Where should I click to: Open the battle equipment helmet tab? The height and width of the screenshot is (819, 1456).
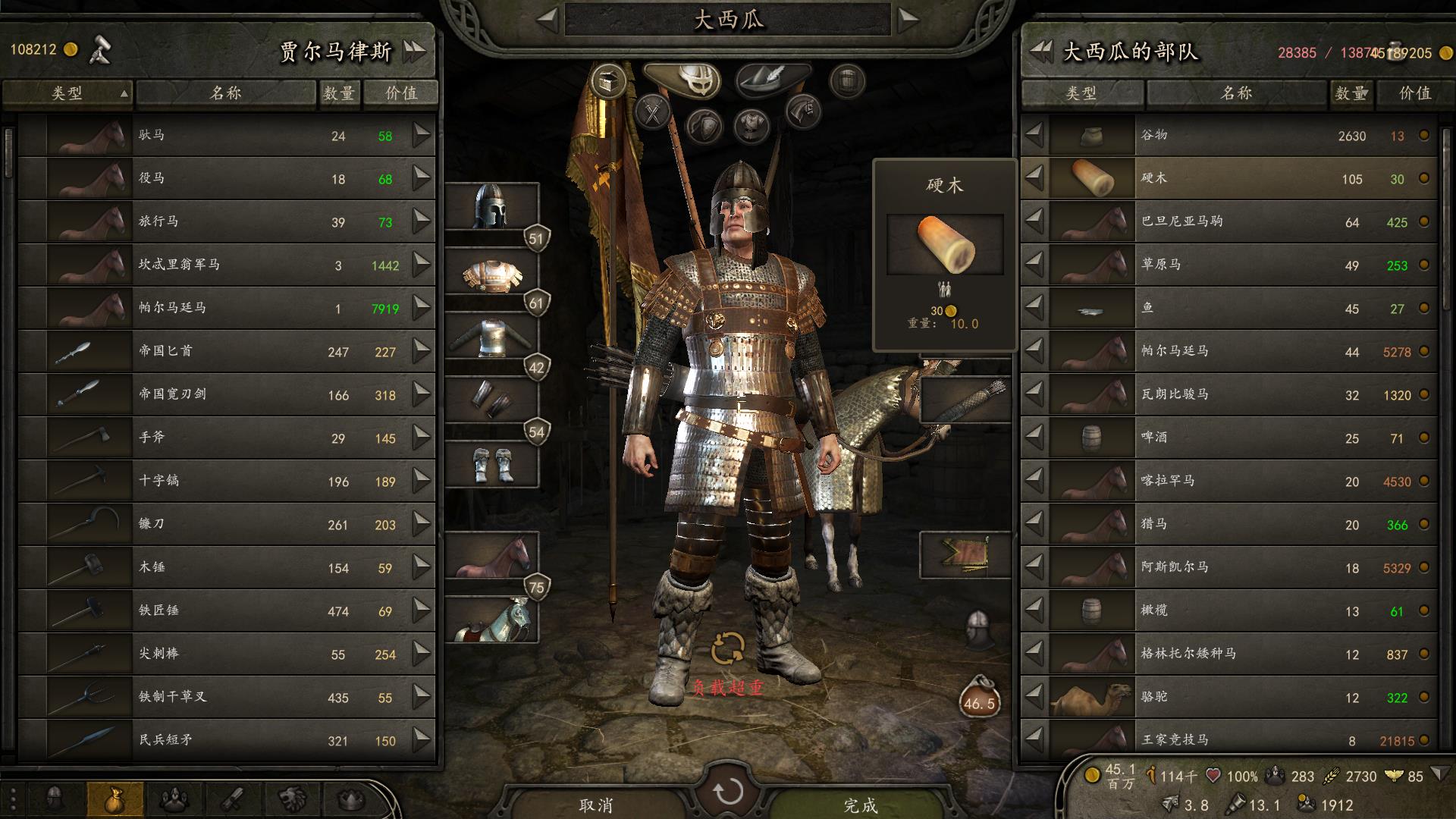688,78
